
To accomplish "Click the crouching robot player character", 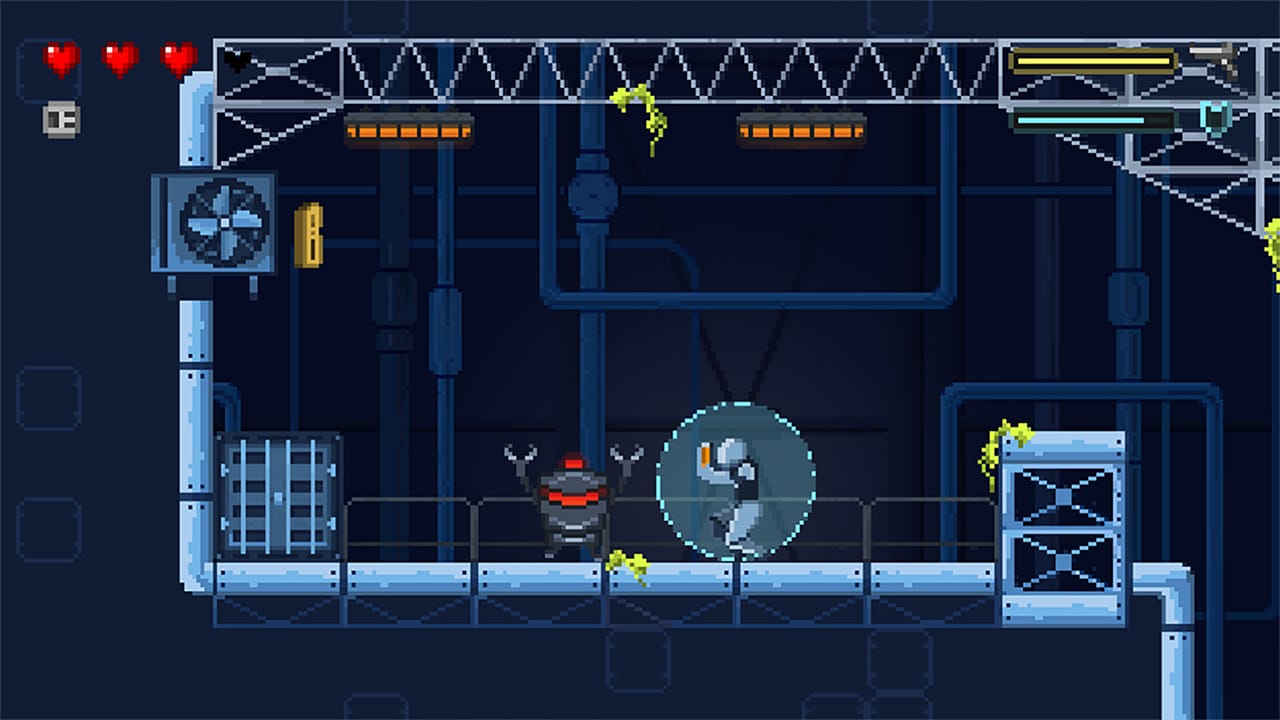I will (x=737, y=495).
